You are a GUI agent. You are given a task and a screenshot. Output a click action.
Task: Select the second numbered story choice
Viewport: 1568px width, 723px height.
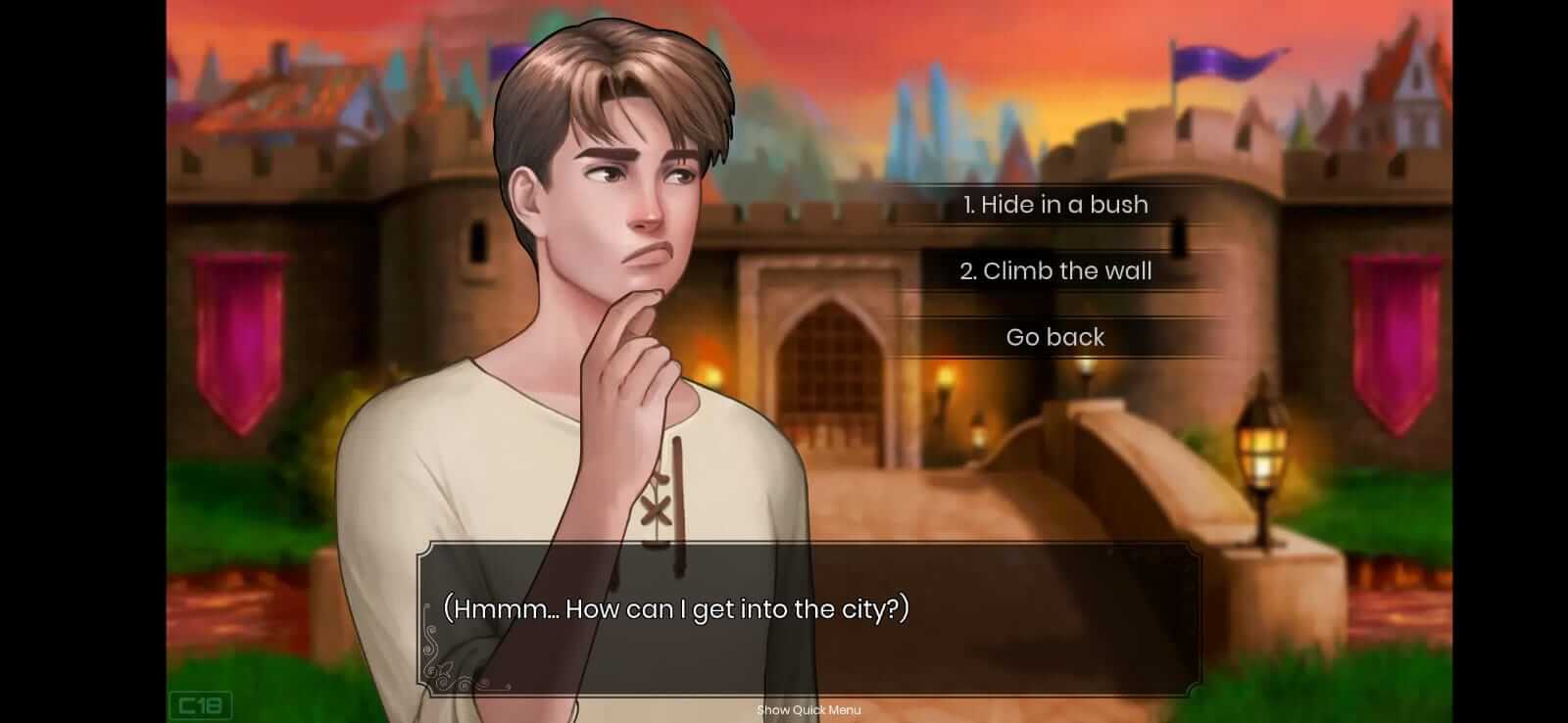1057,271
